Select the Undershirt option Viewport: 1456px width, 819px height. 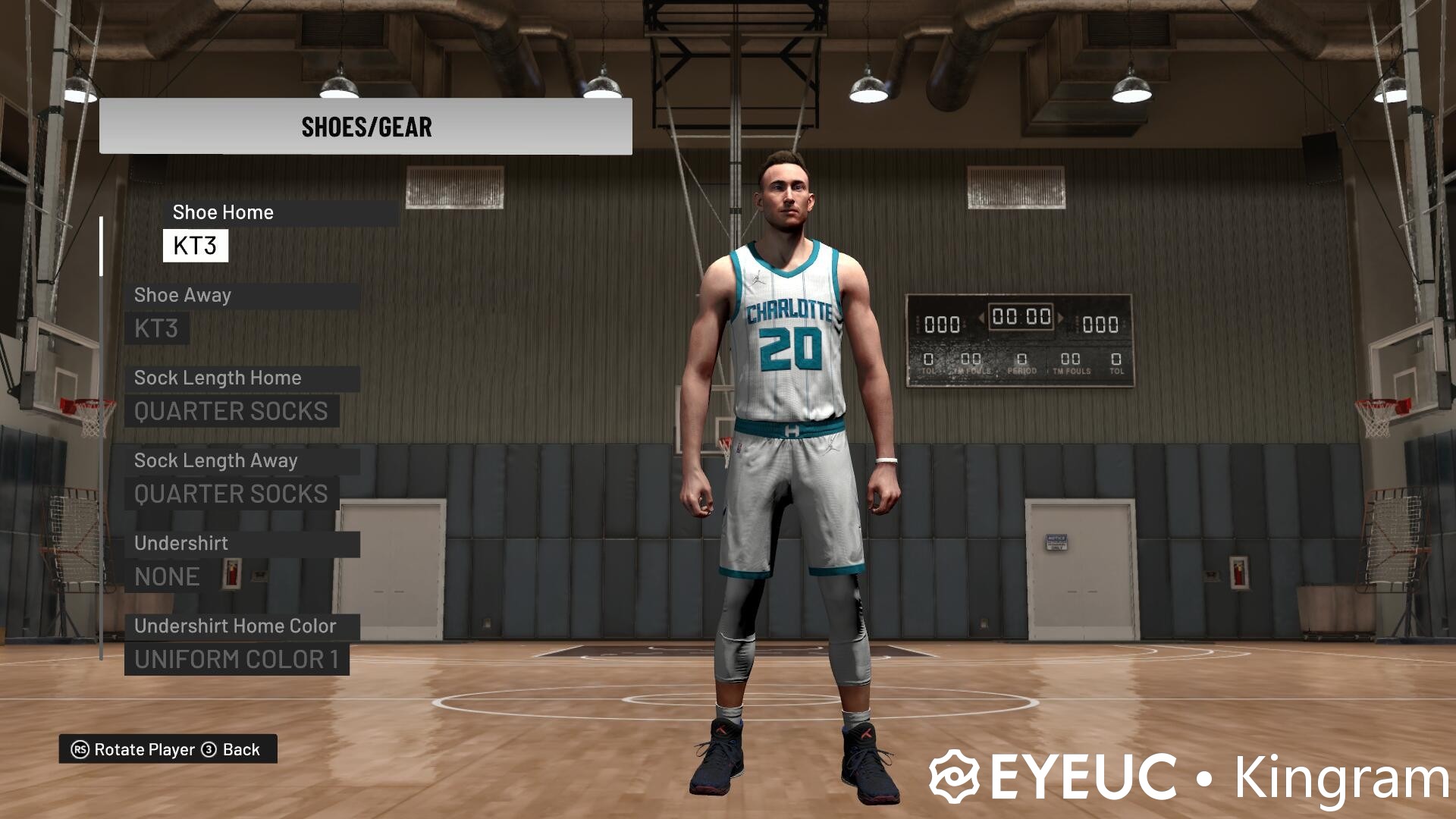click(x=181, y=544)
